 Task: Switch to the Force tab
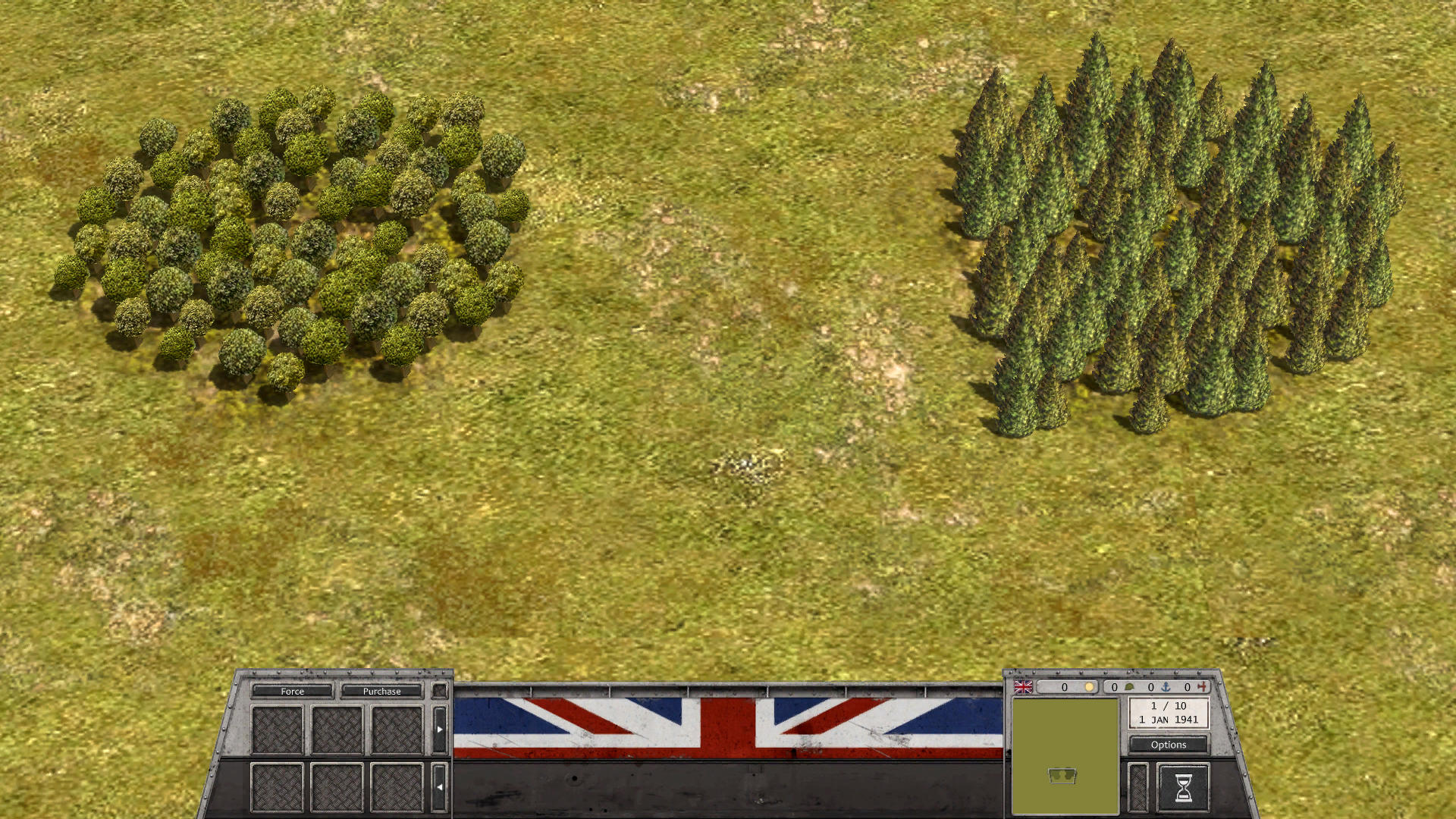click(292, 692)
